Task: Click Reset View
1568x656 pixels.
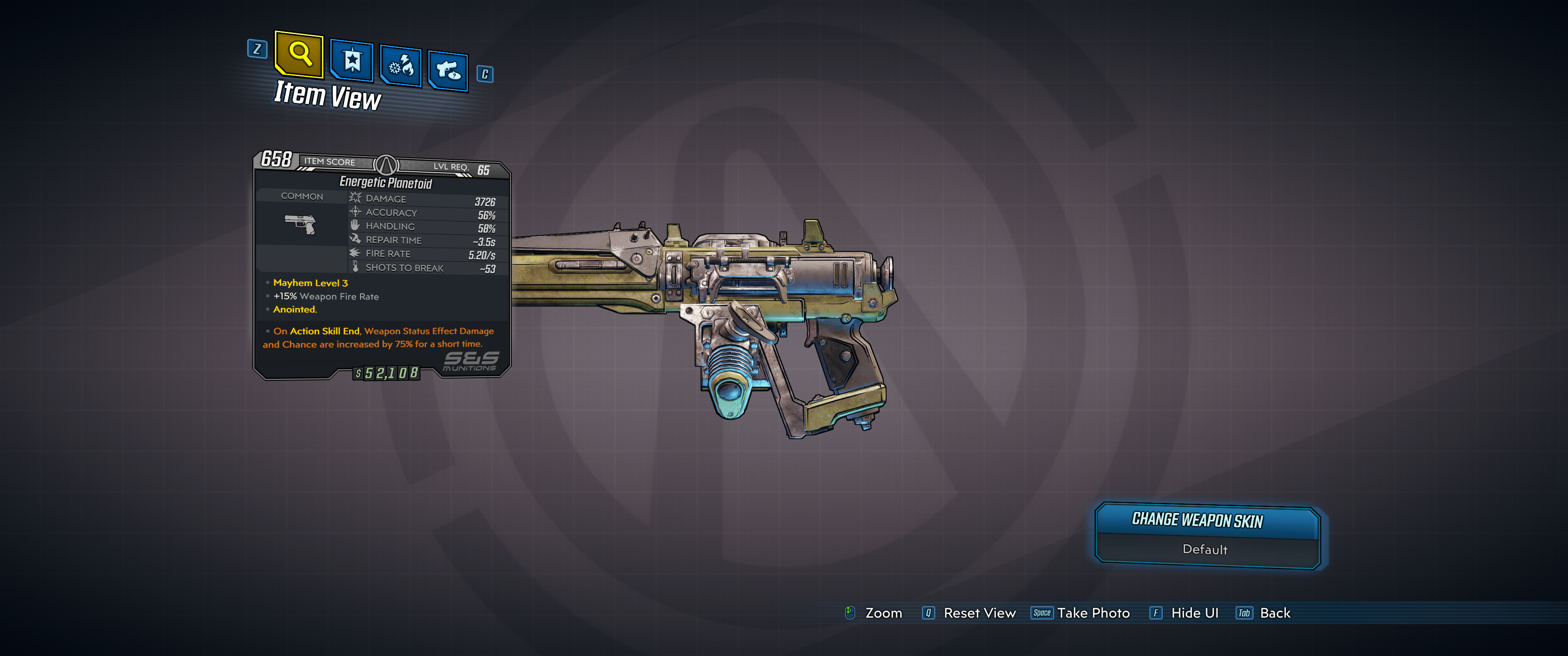Action: [980, 613]
